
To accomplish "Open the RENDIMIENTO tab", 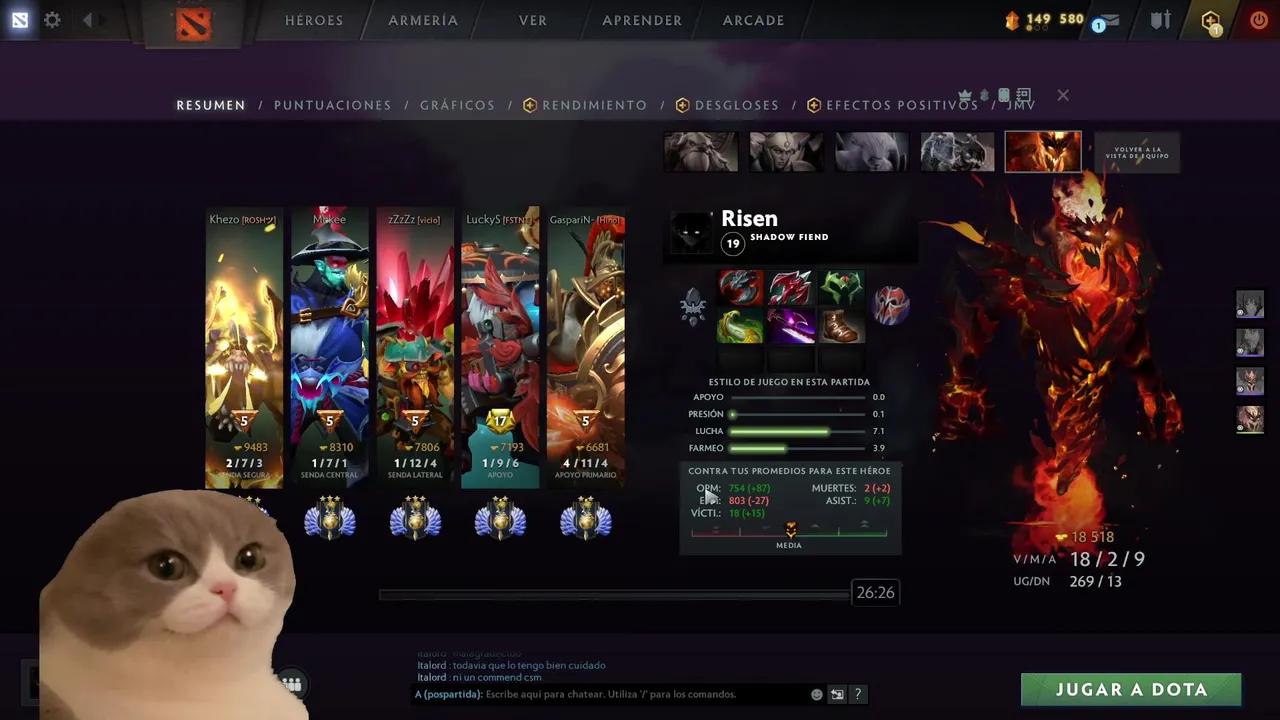I will pos(594,105).
